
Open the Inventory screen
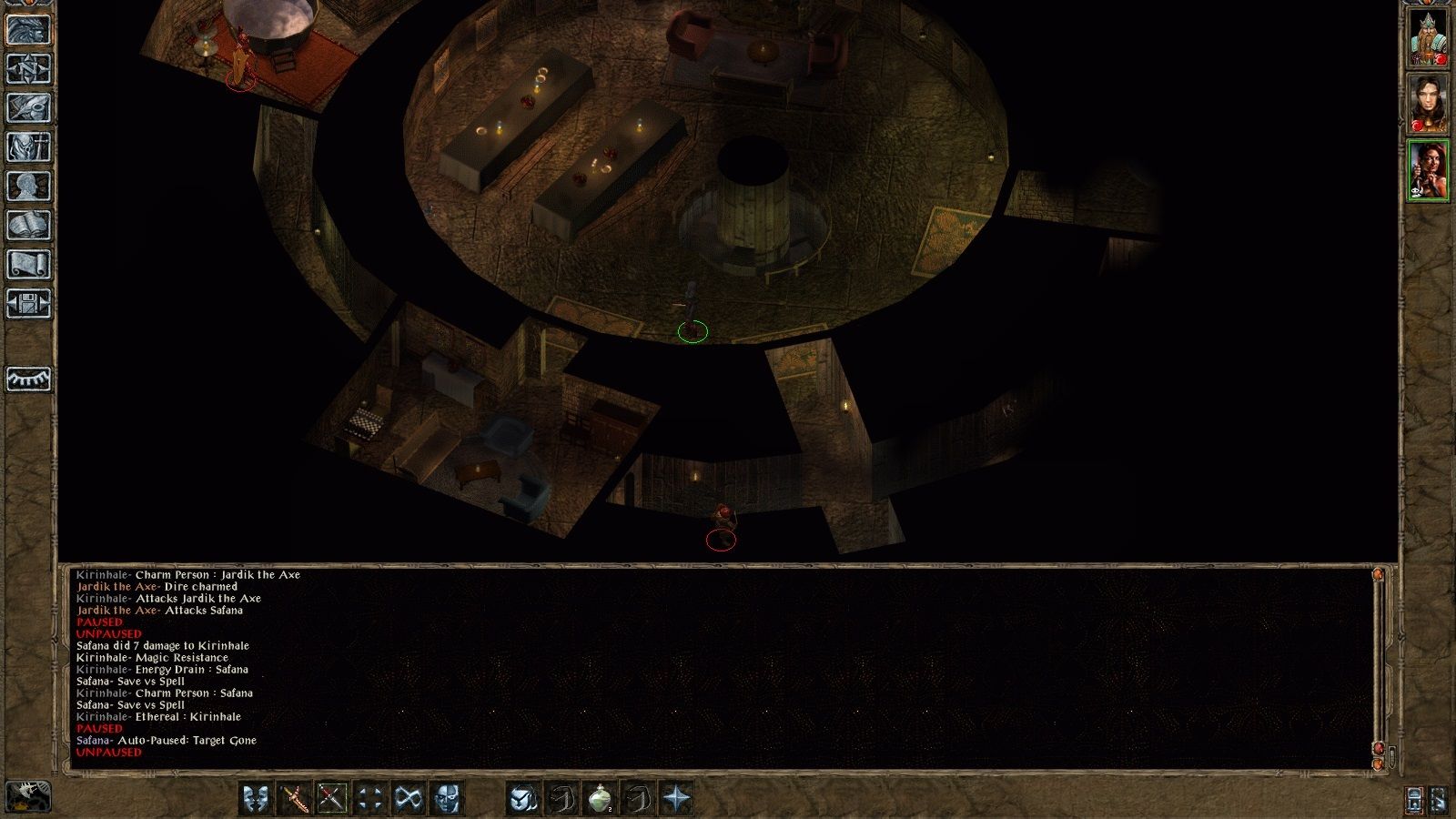[27, 146]
